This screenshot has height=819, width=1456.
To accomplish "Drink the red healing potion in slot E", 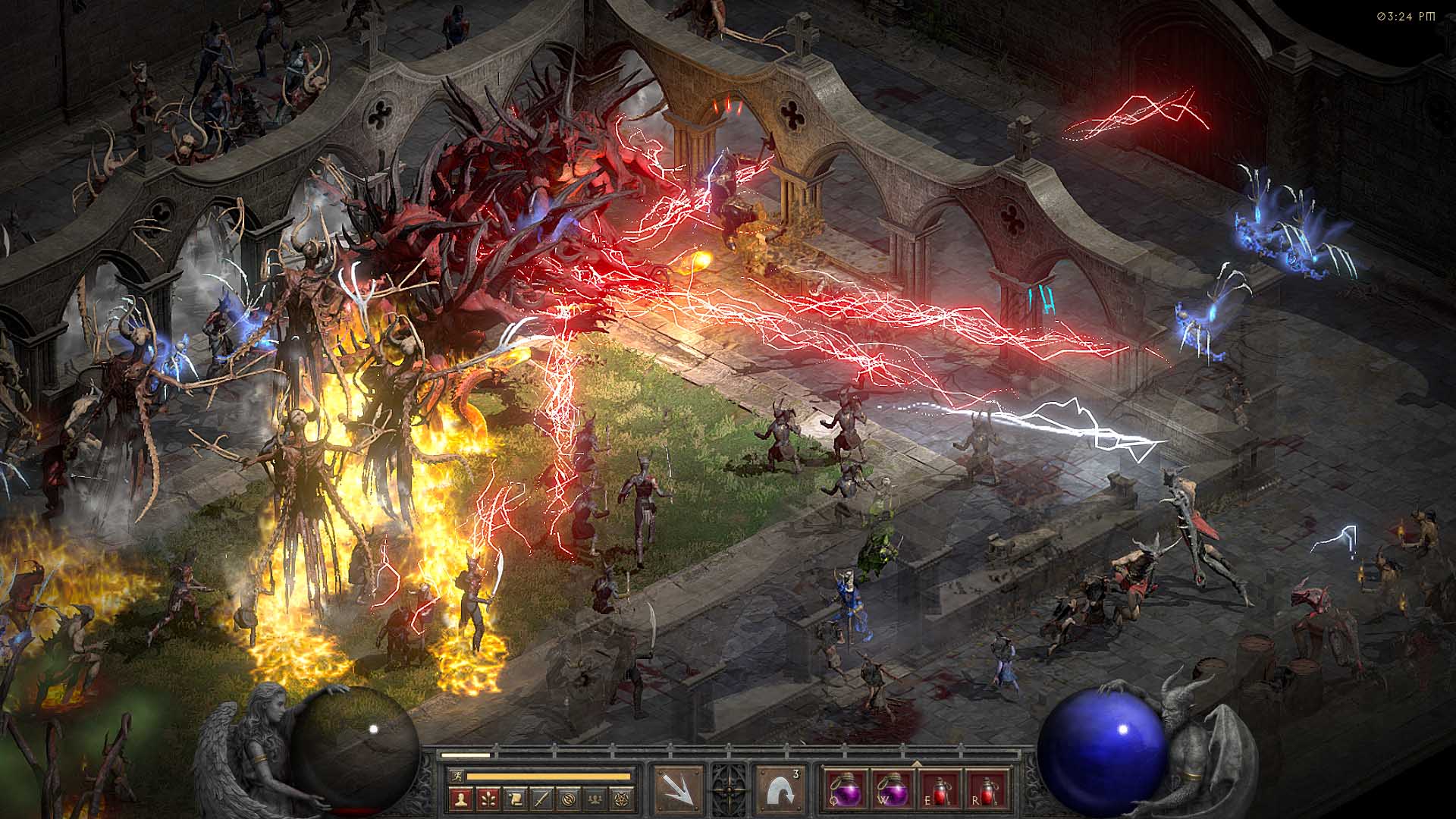I will pos(941,789).
